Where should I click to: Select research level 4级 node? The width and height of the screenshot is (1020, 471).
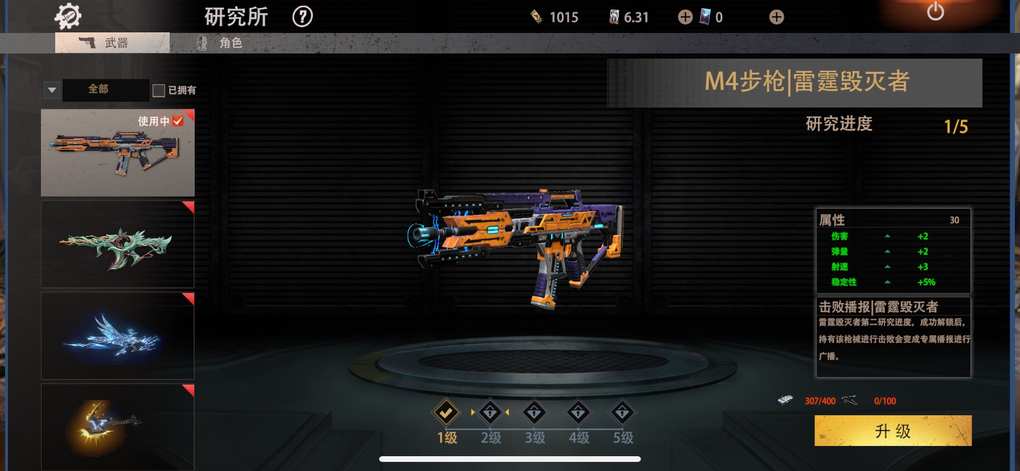579,411
